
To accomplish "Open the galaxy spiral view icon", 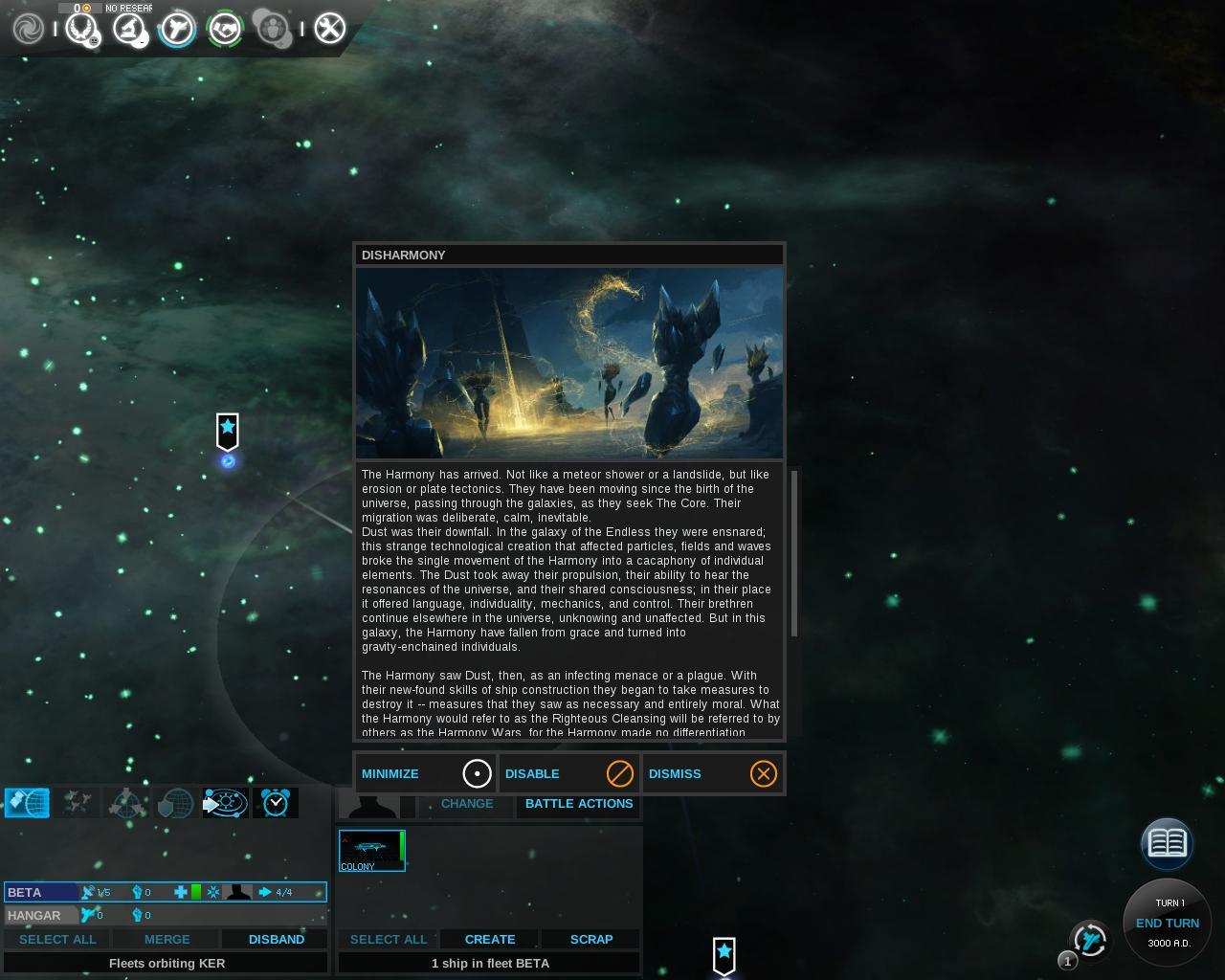I will [x=28, y=29].
